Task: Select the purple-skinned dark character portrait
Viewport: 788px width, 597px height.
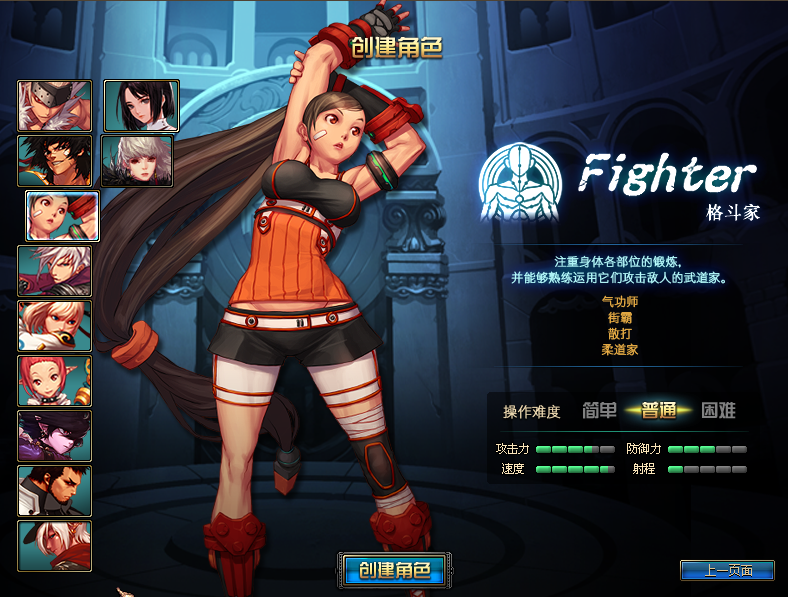Action: pos(54,436)
